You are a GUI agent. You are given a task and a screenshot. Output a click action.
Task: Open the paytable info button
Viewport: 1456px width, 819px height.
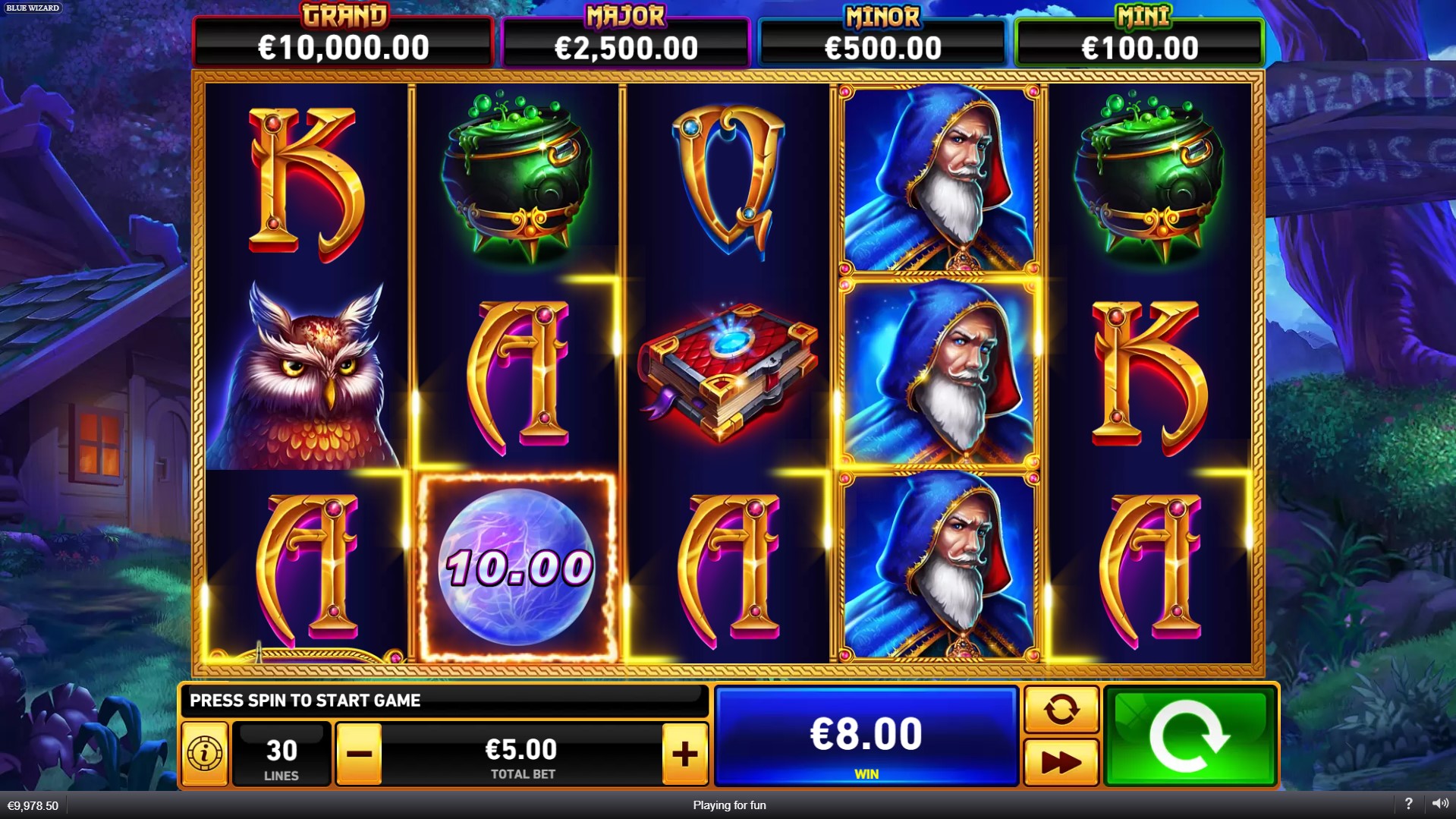tap(205, 754)
